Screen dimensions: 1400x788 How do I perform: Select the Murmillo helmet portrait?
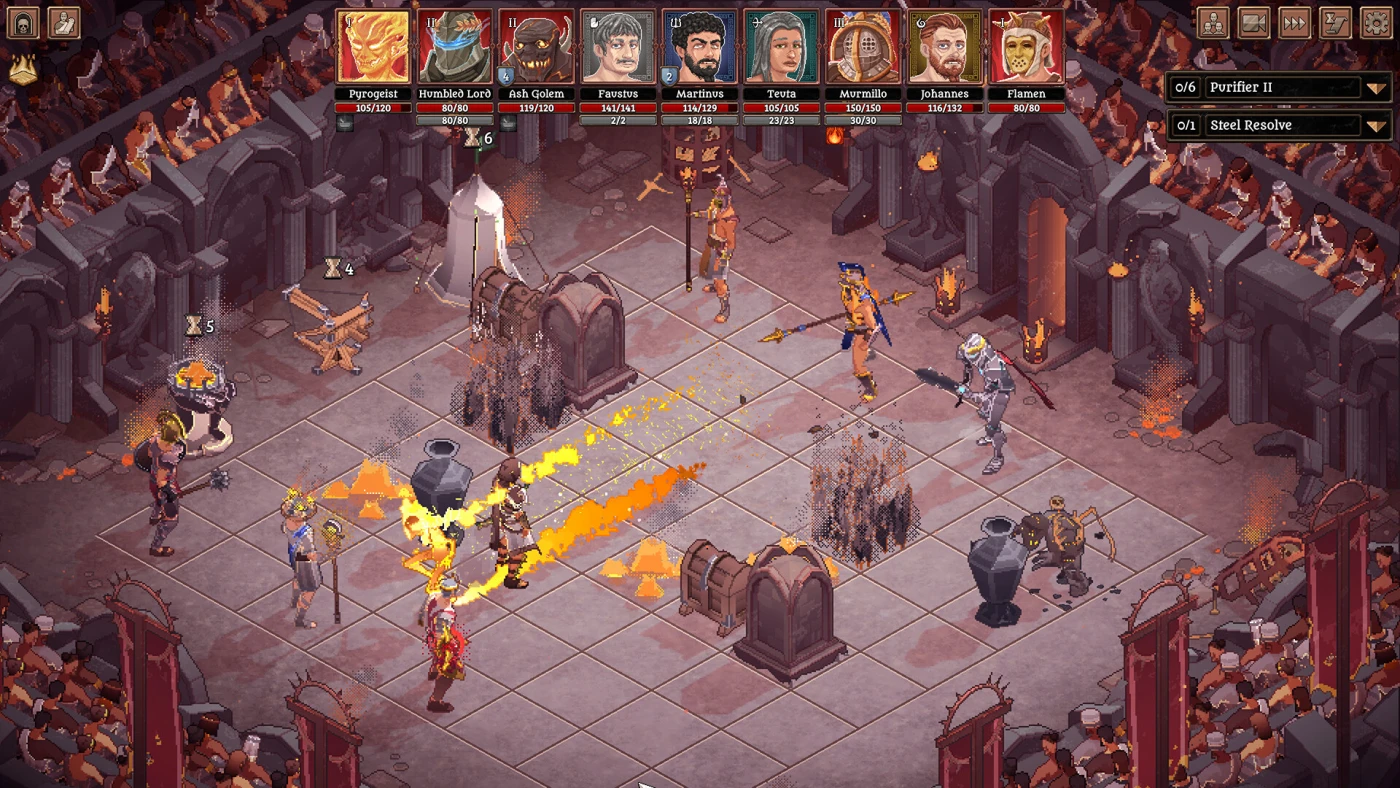click(x=863, y=48)
